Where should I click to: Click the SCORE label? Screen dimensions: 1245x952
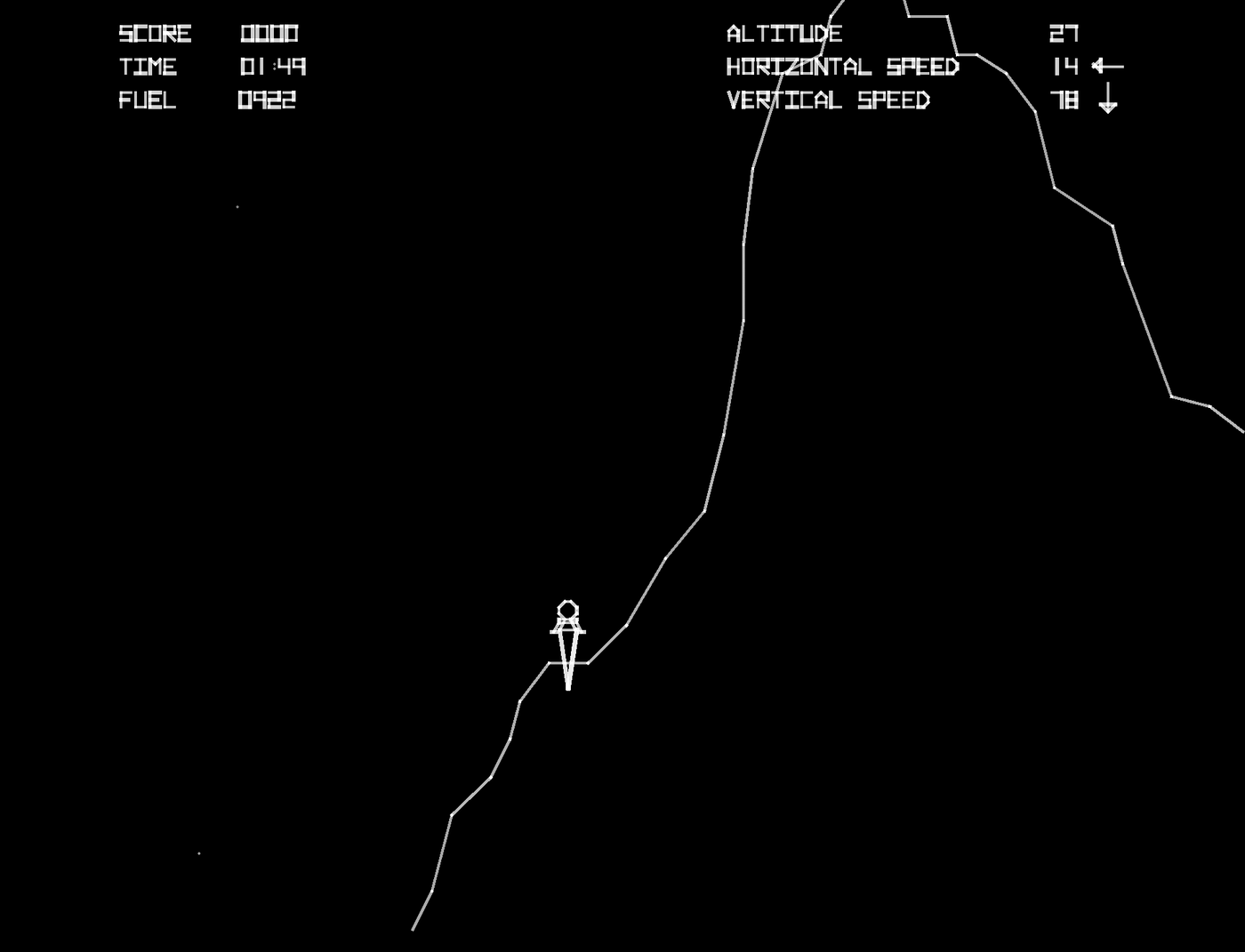coord(153,34)
